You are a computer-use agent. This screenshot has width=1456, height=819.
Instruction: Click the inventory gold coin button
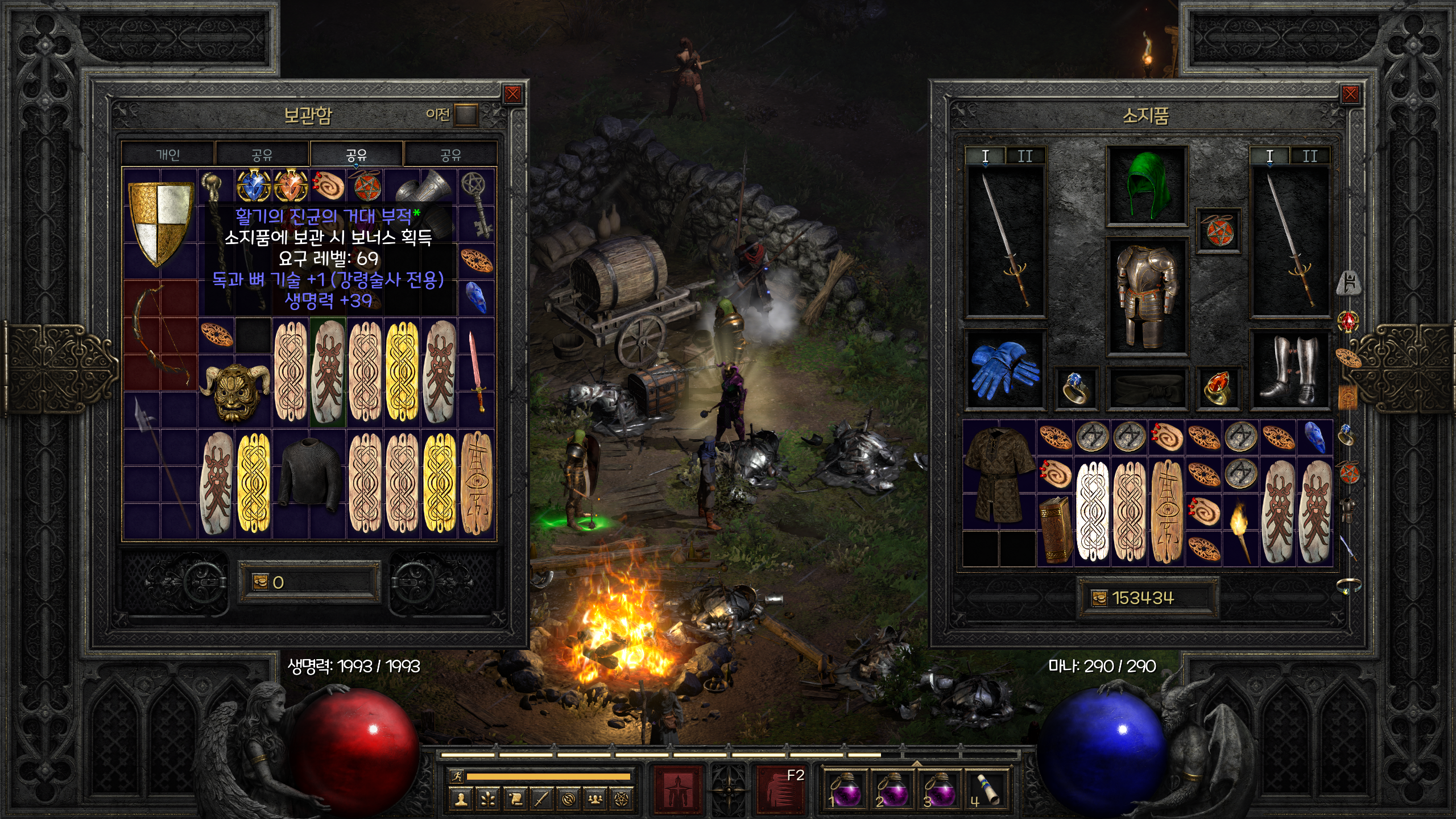tap(1099, 598)
